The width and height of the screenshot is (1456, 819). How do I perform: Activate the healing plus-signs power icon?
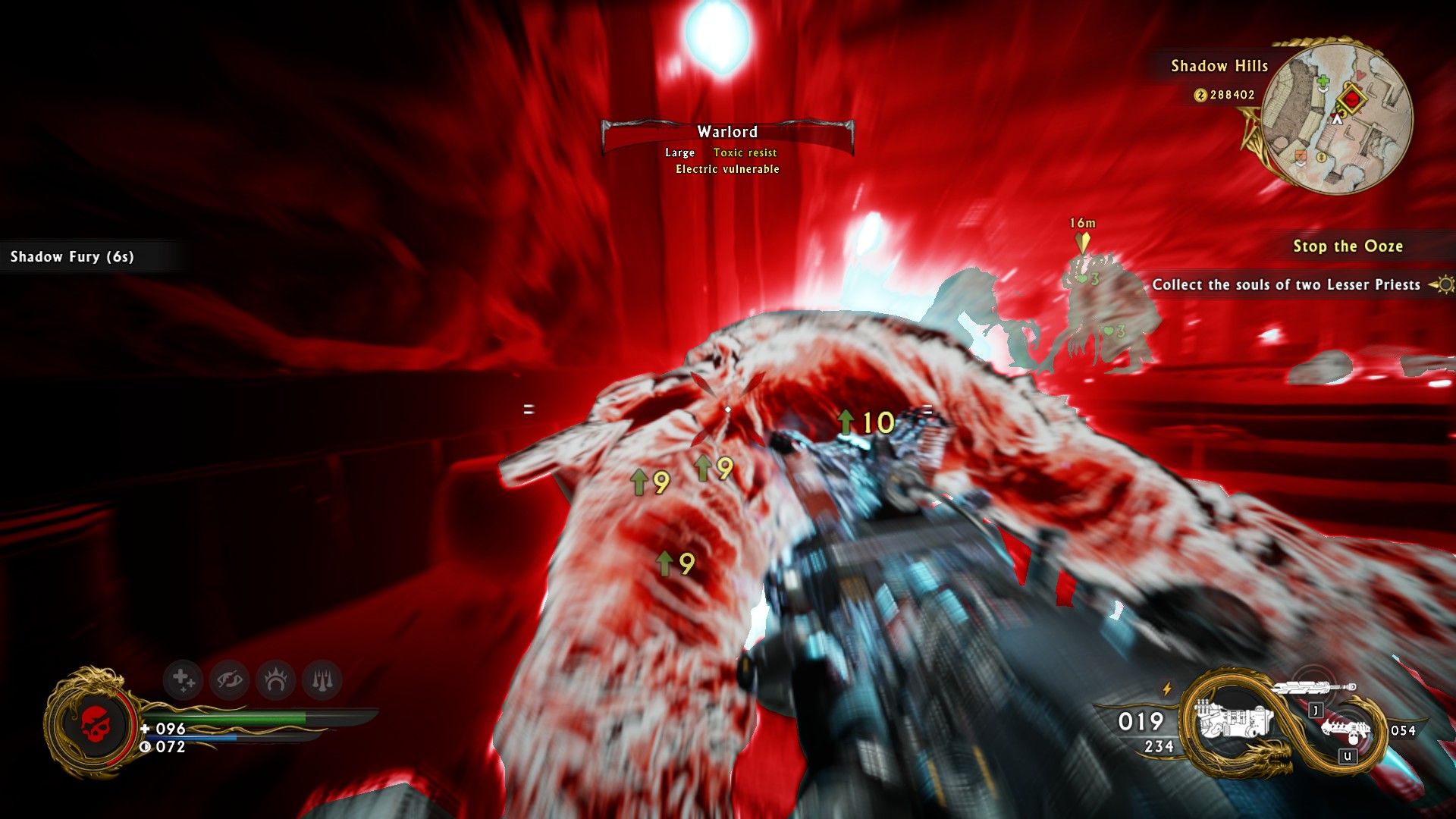(x=183, y=679)
